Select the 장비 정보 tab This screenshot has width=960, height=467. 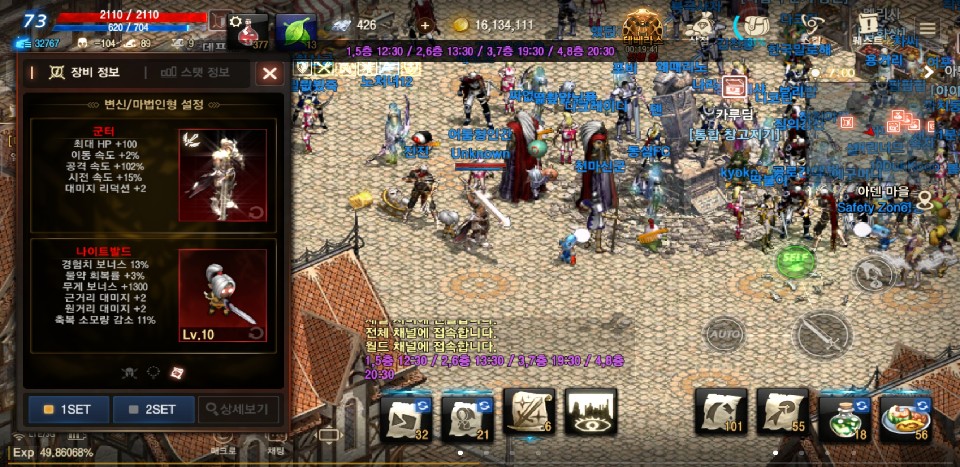78,72
